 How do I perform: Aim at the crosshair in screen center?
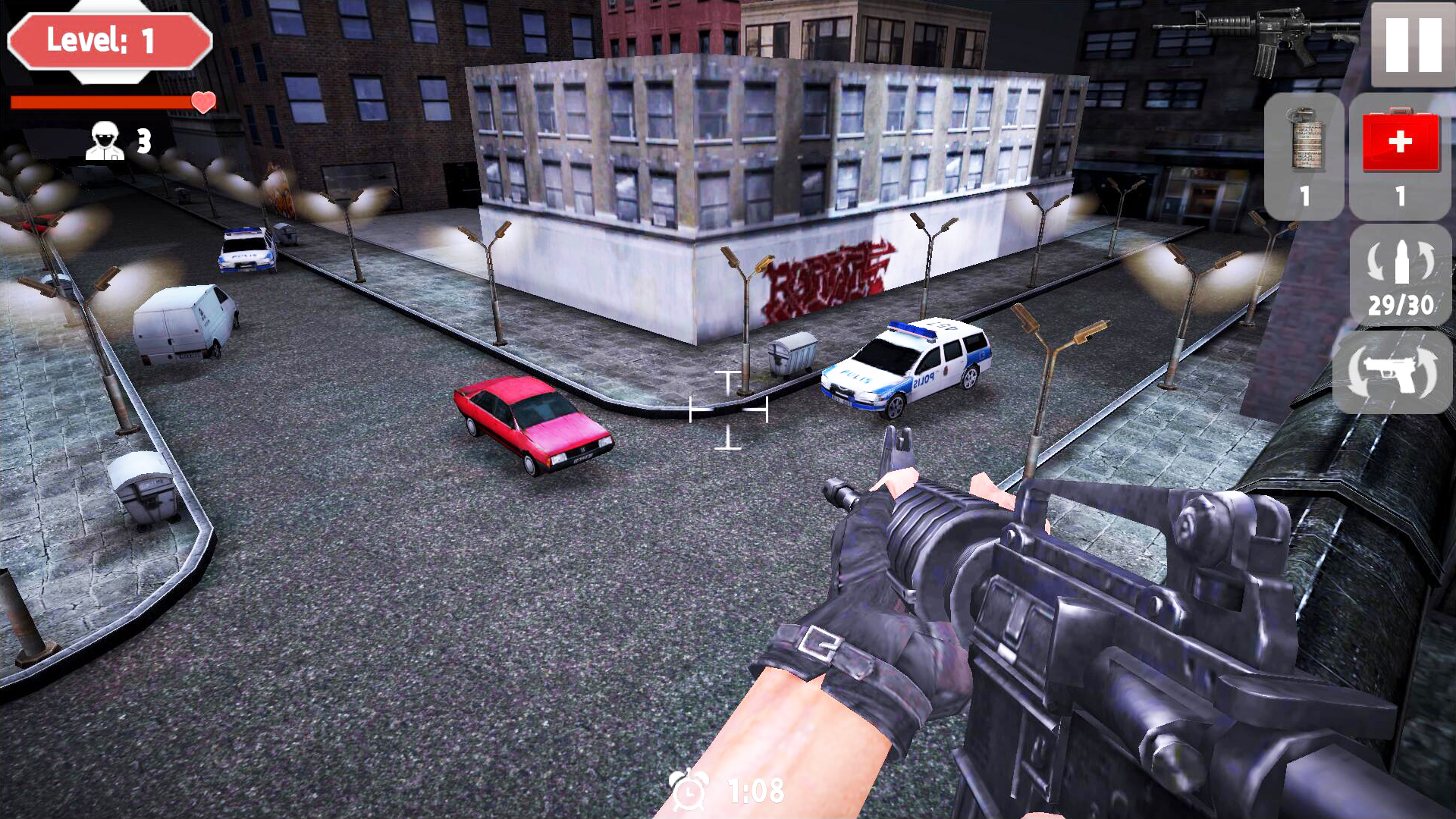pos(728,409)
